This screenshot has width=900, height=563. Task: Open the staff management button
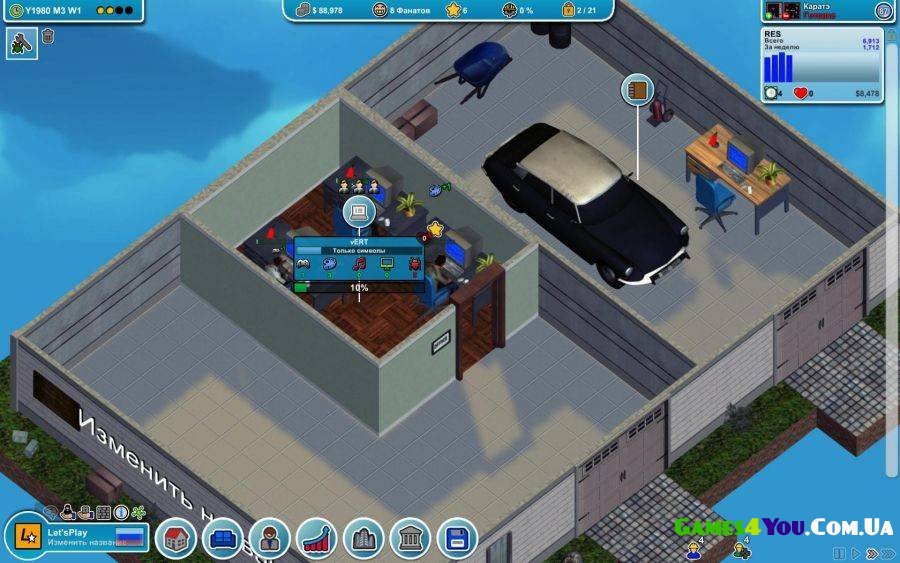point(270,539)
